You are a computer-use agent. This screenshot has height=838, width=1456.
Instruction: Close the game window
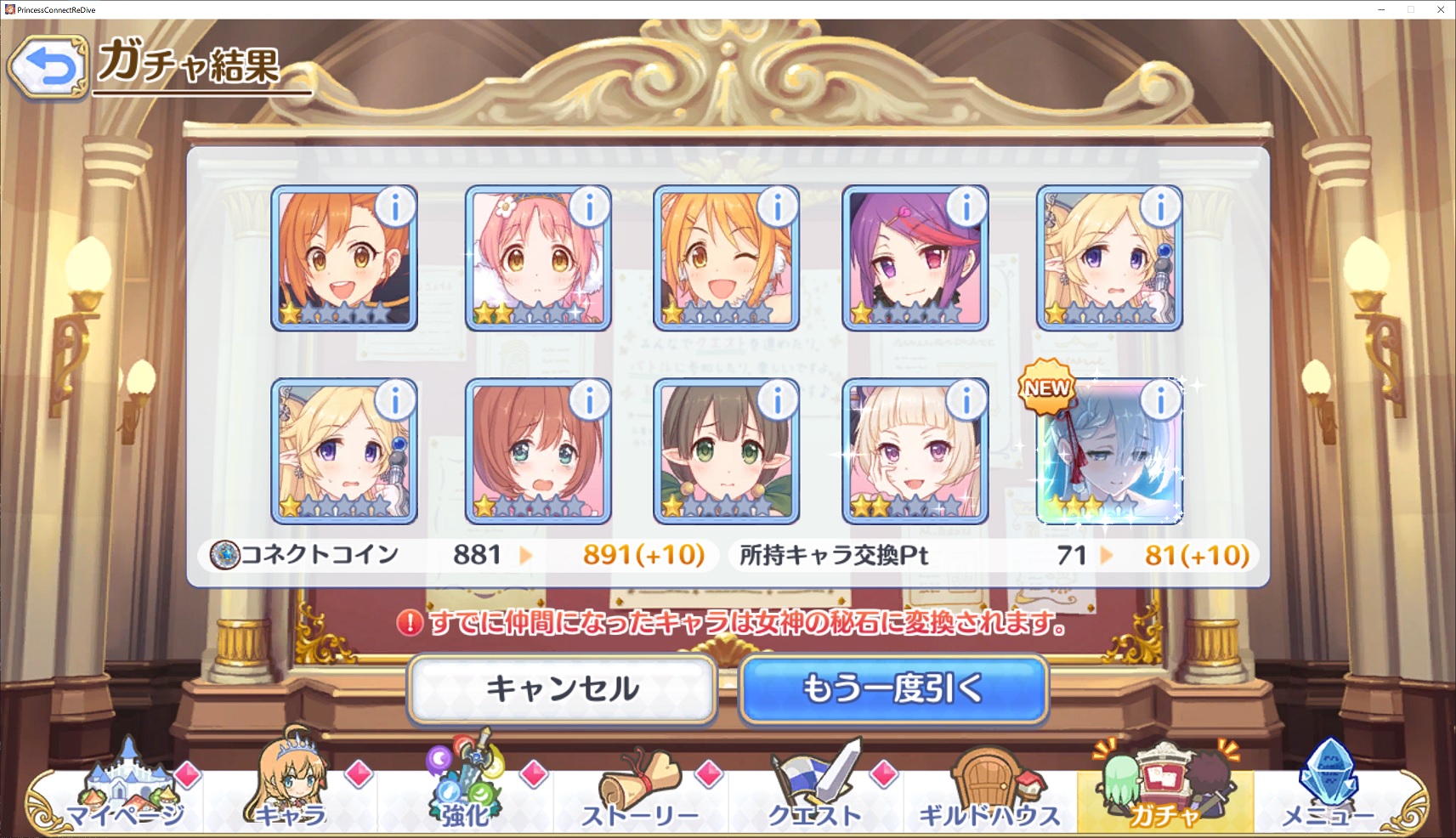pos(1441,9)
